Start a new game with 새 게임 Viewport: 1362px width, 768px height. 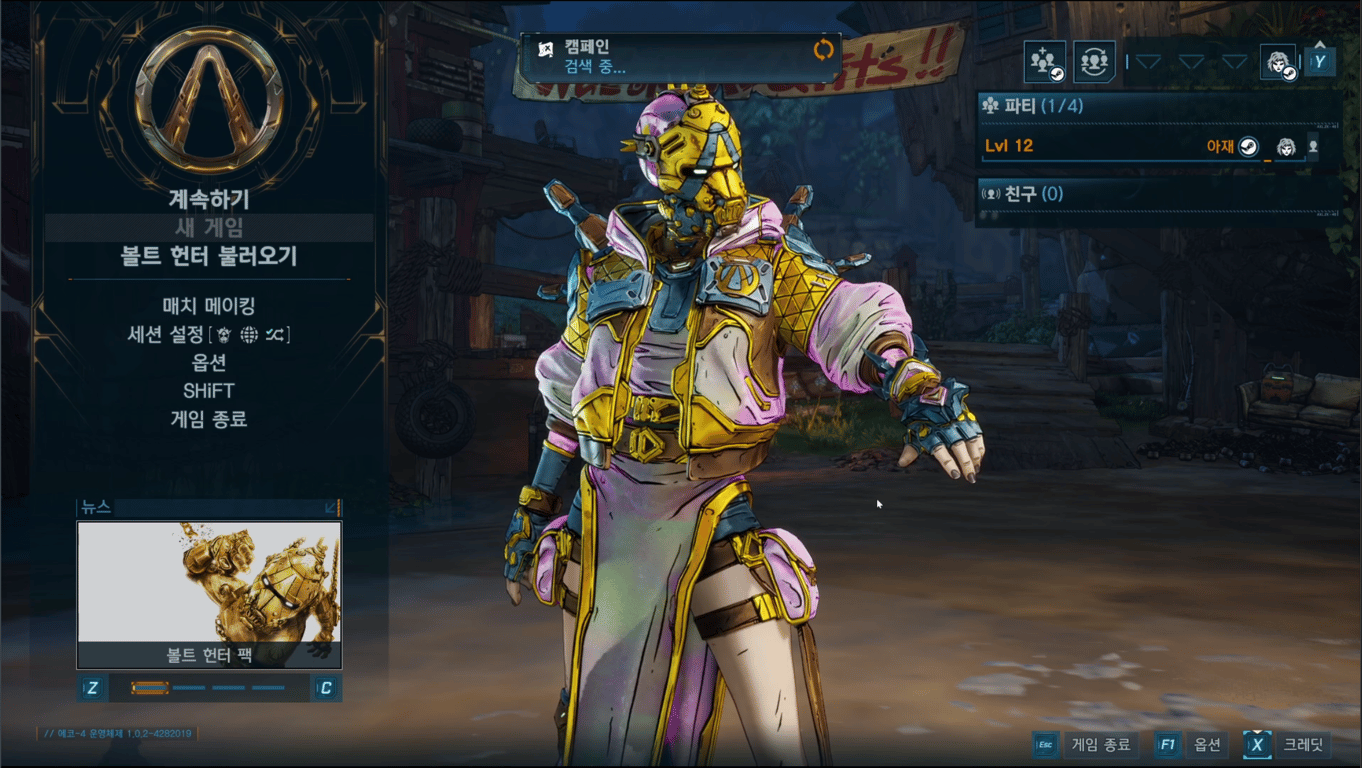[x=208, y=228]
